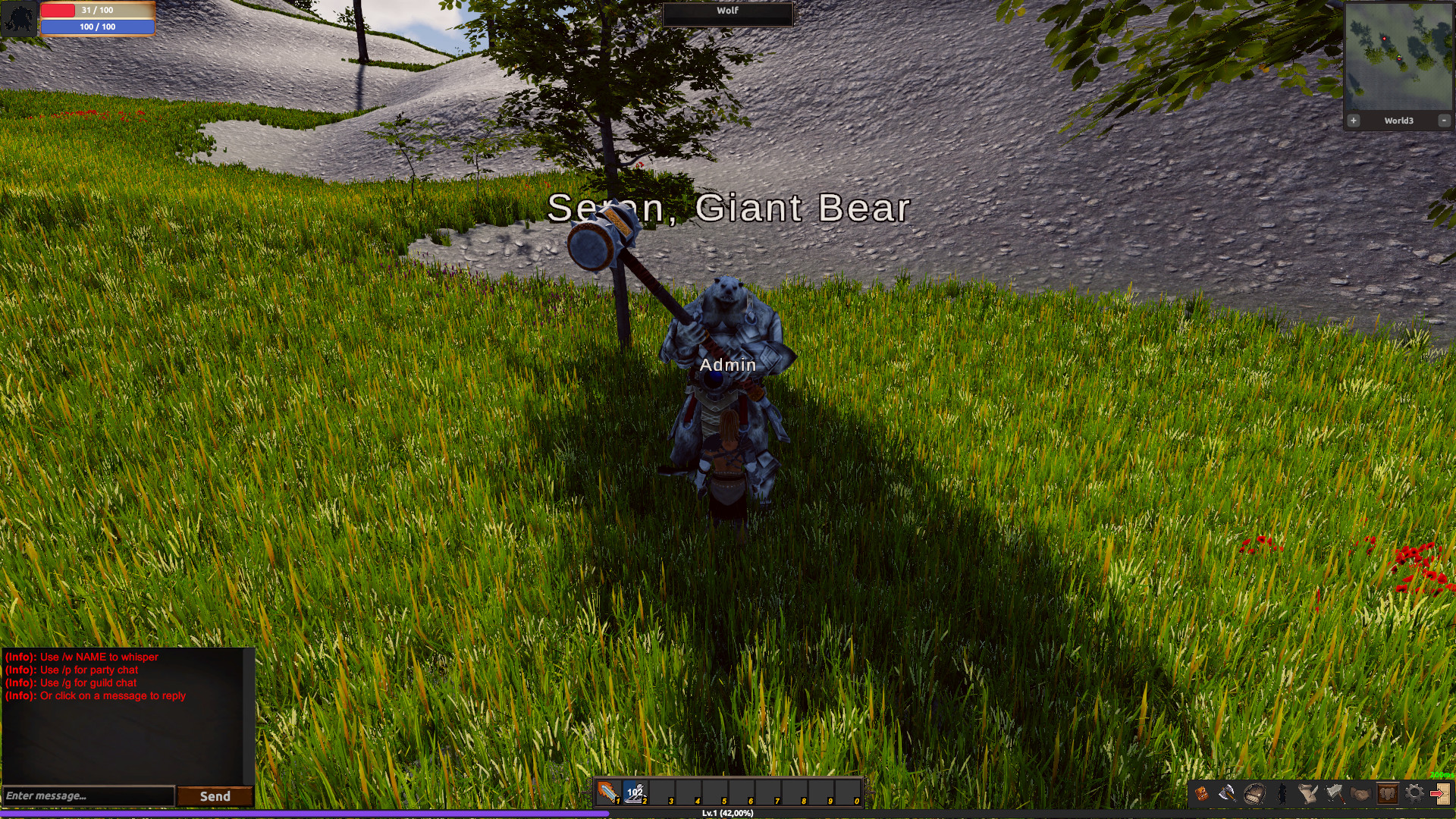Open the handshake social panel icon
This screenshot has width=1456, height=819.
tap(1360, 792)
